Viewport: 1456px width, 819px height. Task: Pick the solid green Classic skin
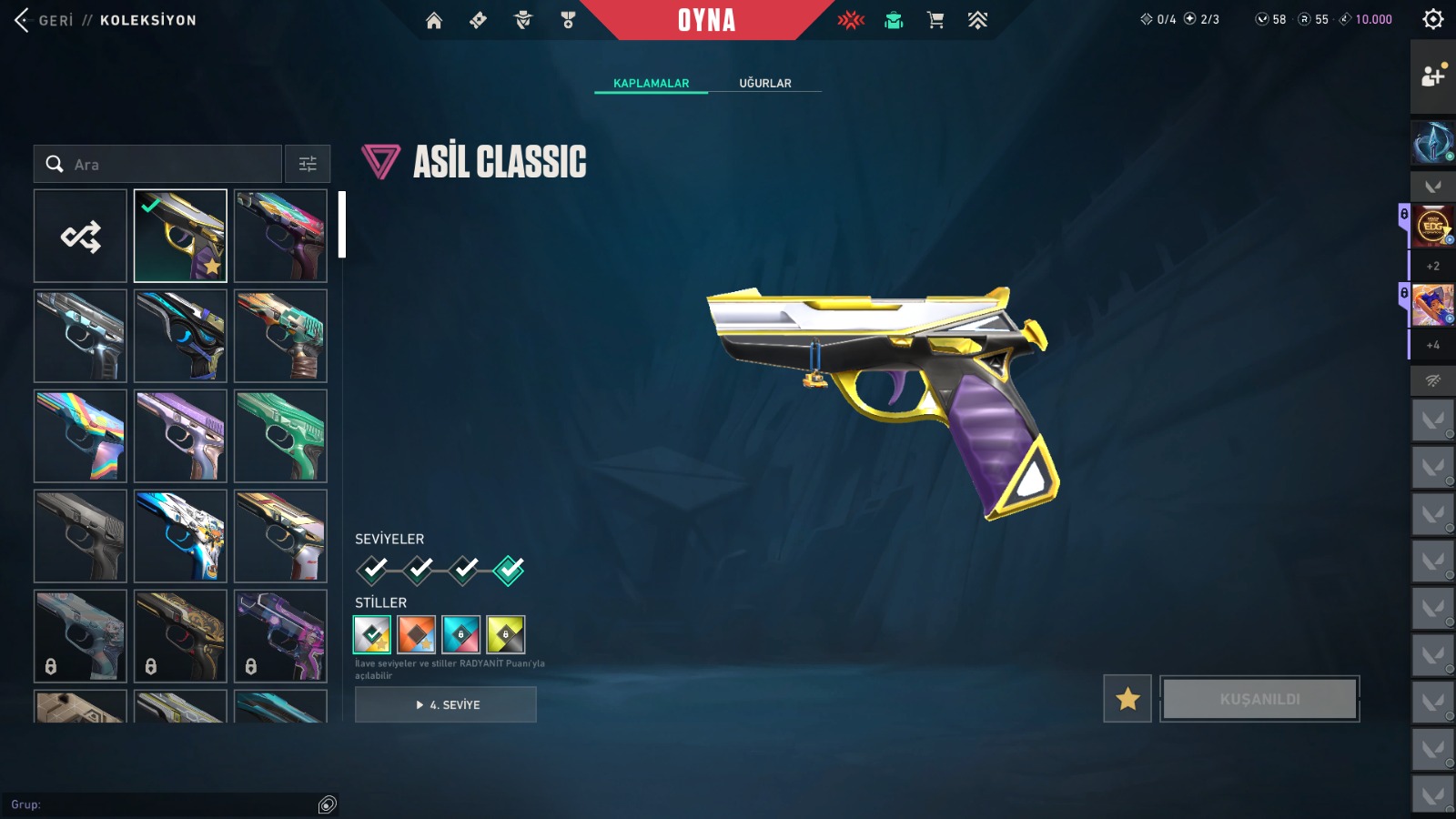pyautogui.click(x=280, y=436)
